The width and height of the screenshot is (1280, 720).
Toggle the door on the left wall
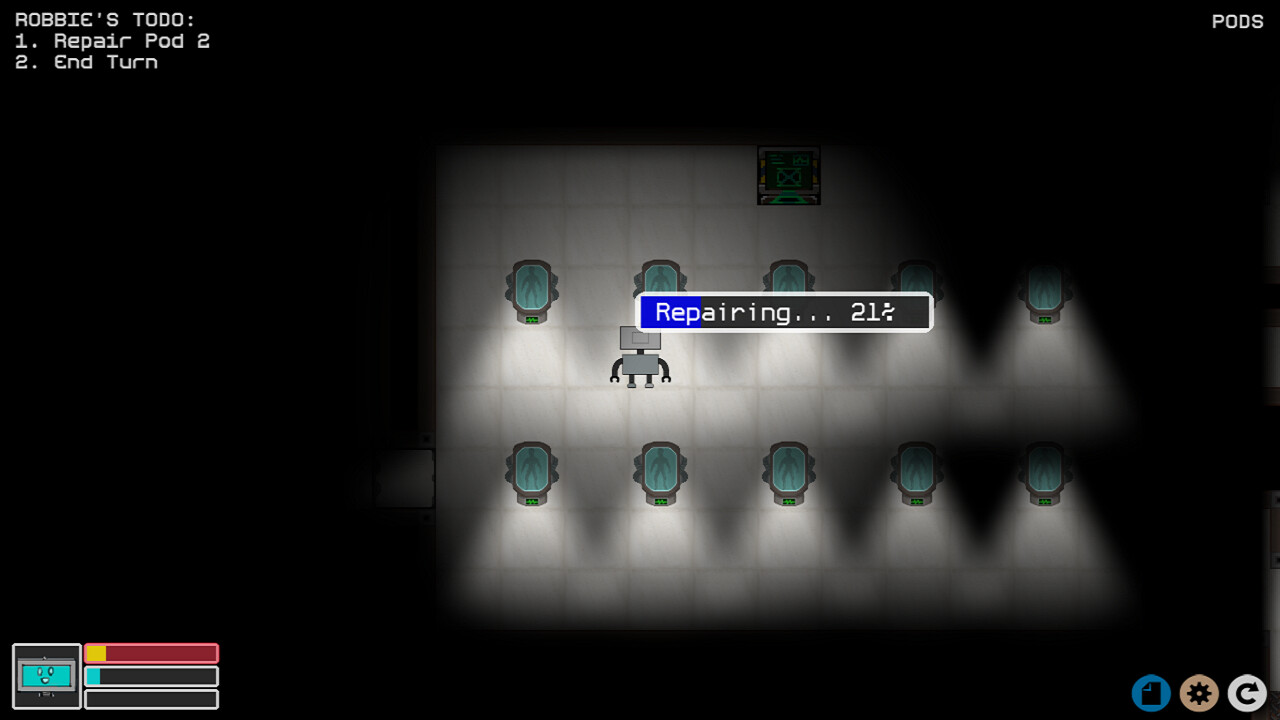coord(405,477)
